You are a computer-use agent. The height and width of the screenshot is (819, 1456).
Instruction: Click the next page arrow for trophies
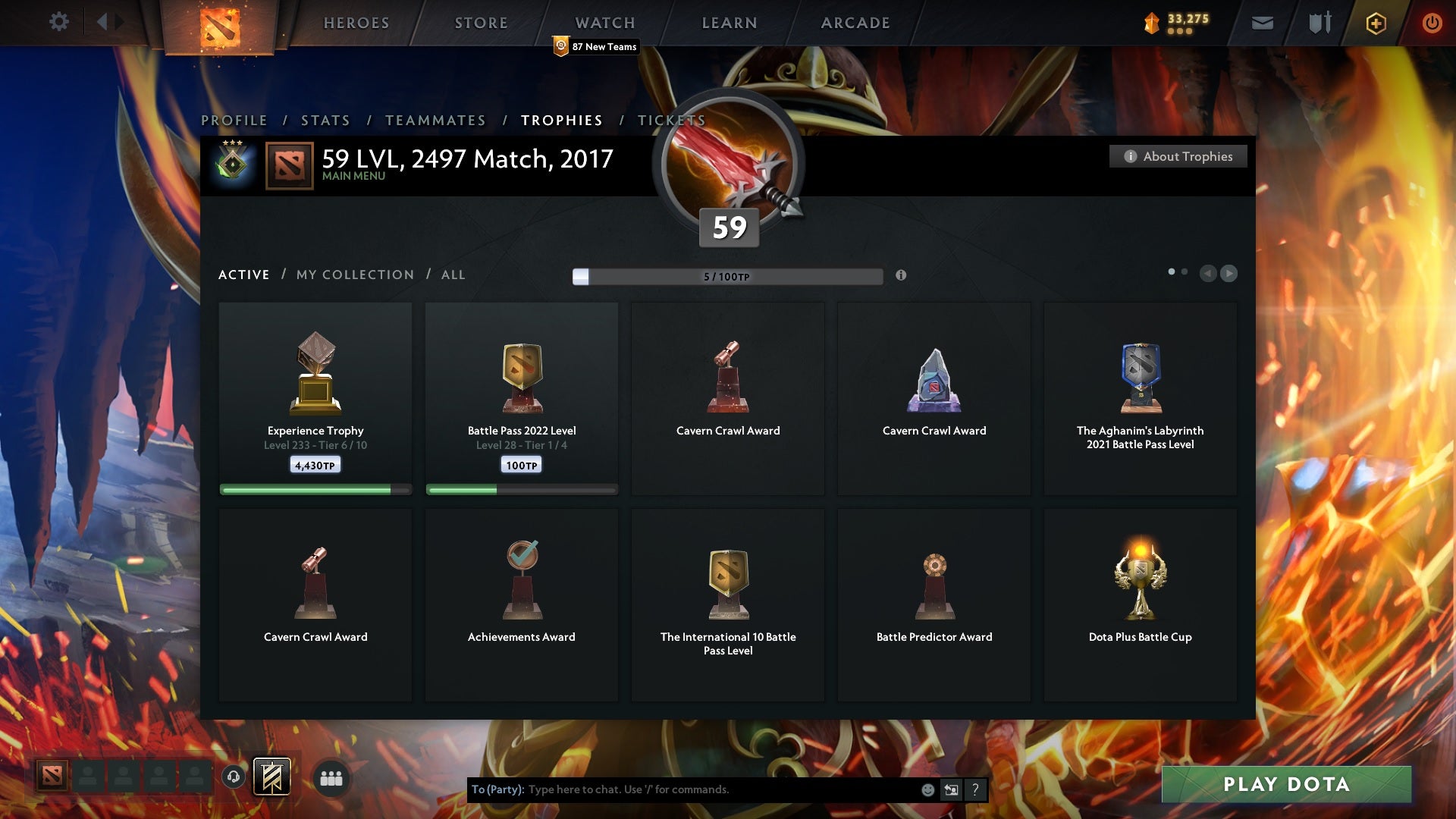click(x=1229, y=274)
